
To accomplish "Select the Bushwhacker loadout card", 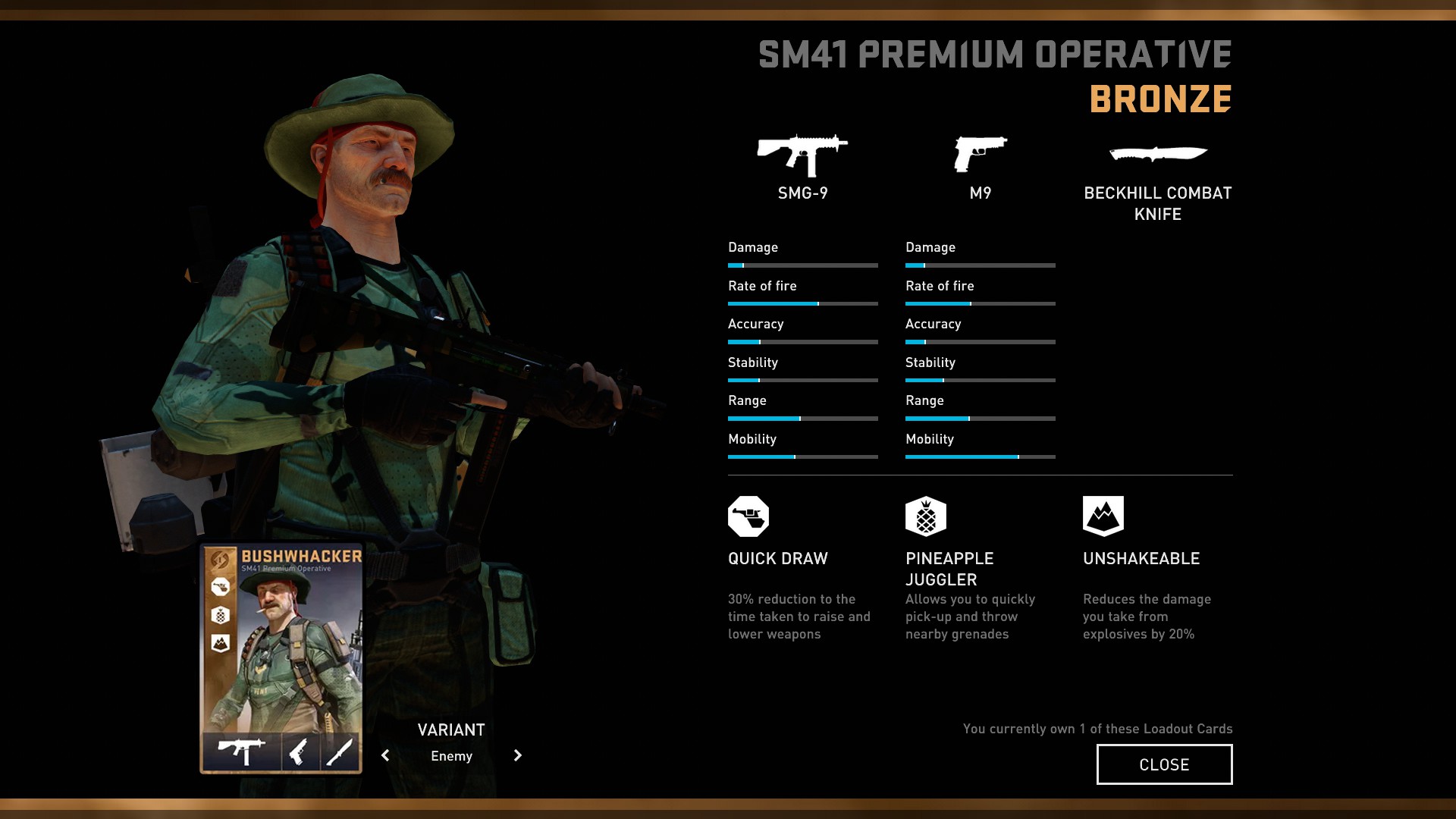I will pos(281,657).
